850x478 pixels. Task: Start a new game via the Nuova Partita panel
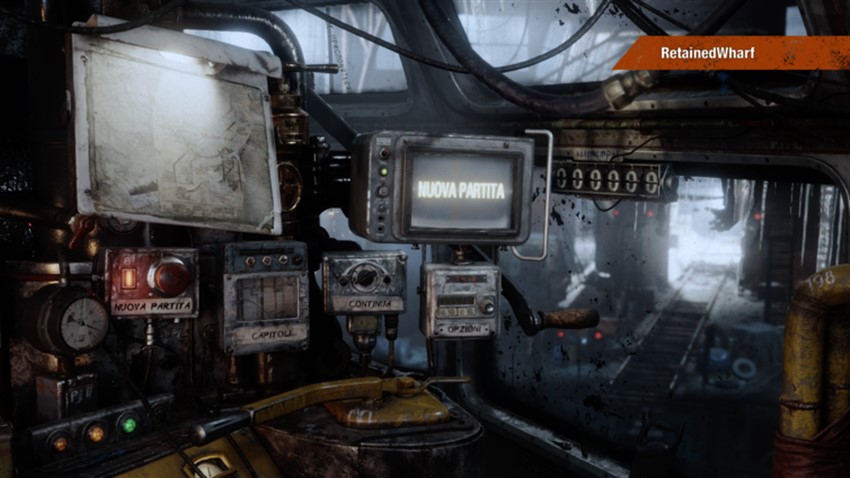coord(151,283)
